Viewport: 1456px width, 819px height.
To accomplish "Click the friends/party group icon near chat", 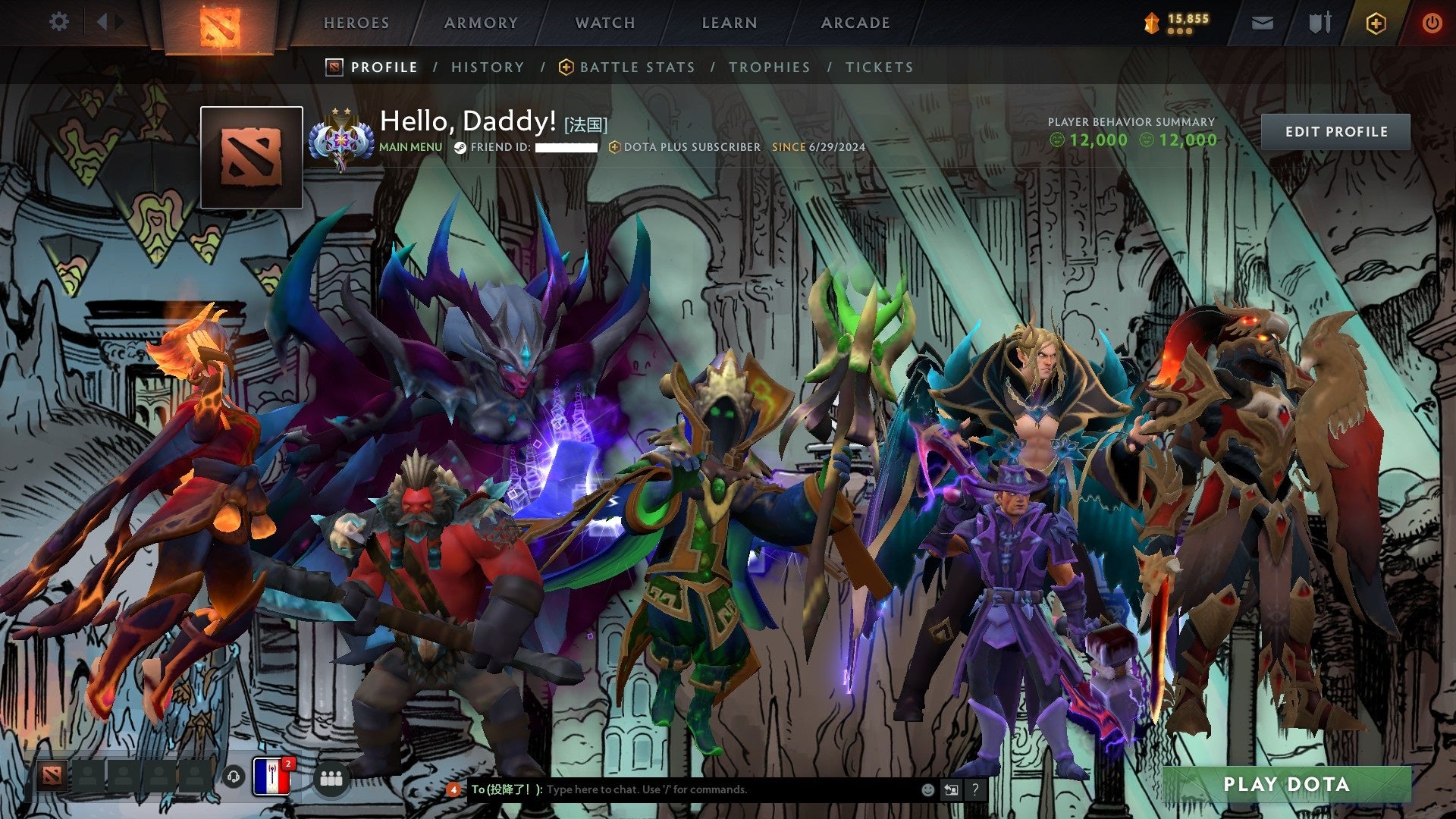I will pos(332,778).
